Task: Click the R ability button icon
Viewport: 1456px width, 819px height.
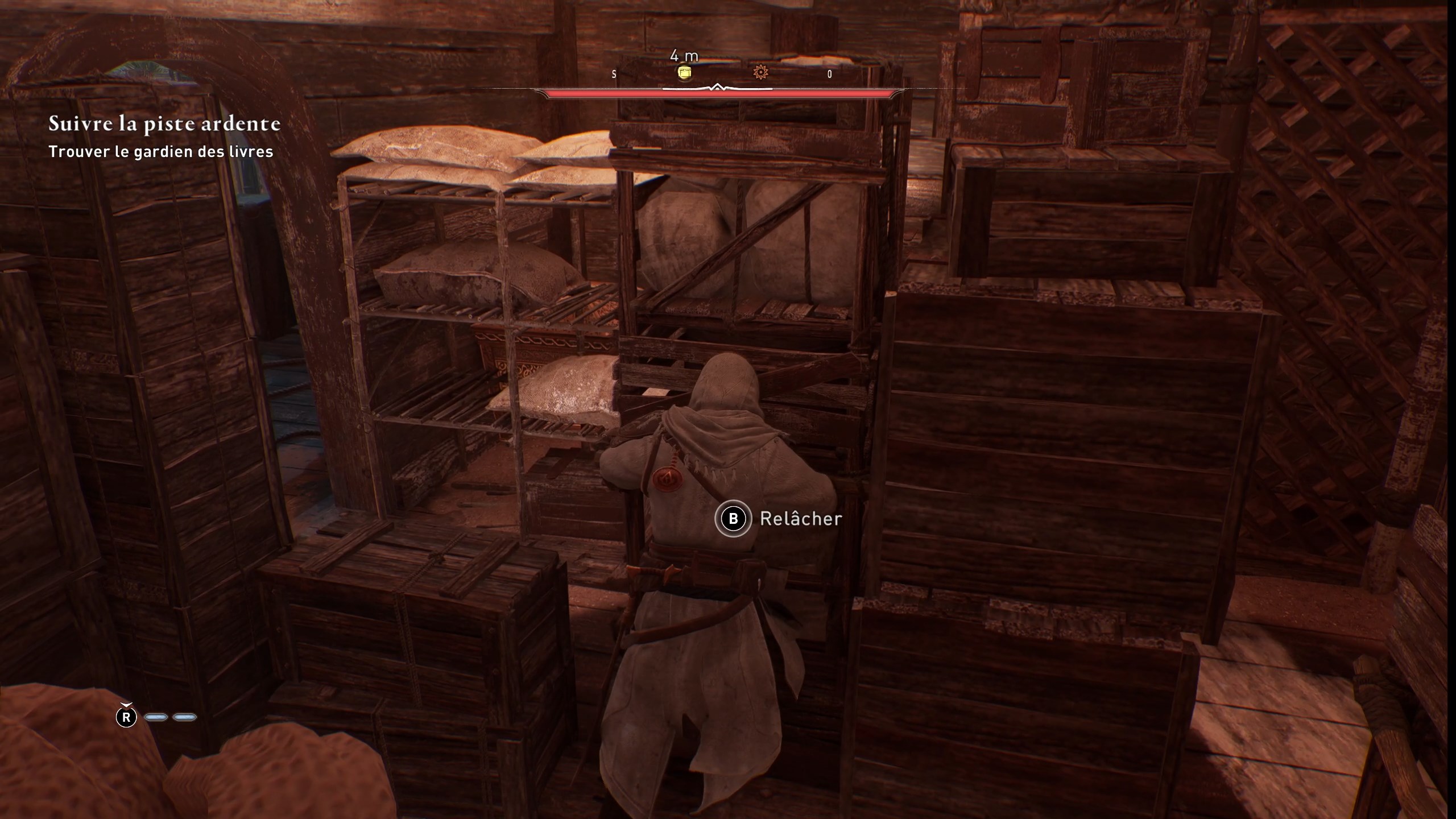Action: click(126, 718)
